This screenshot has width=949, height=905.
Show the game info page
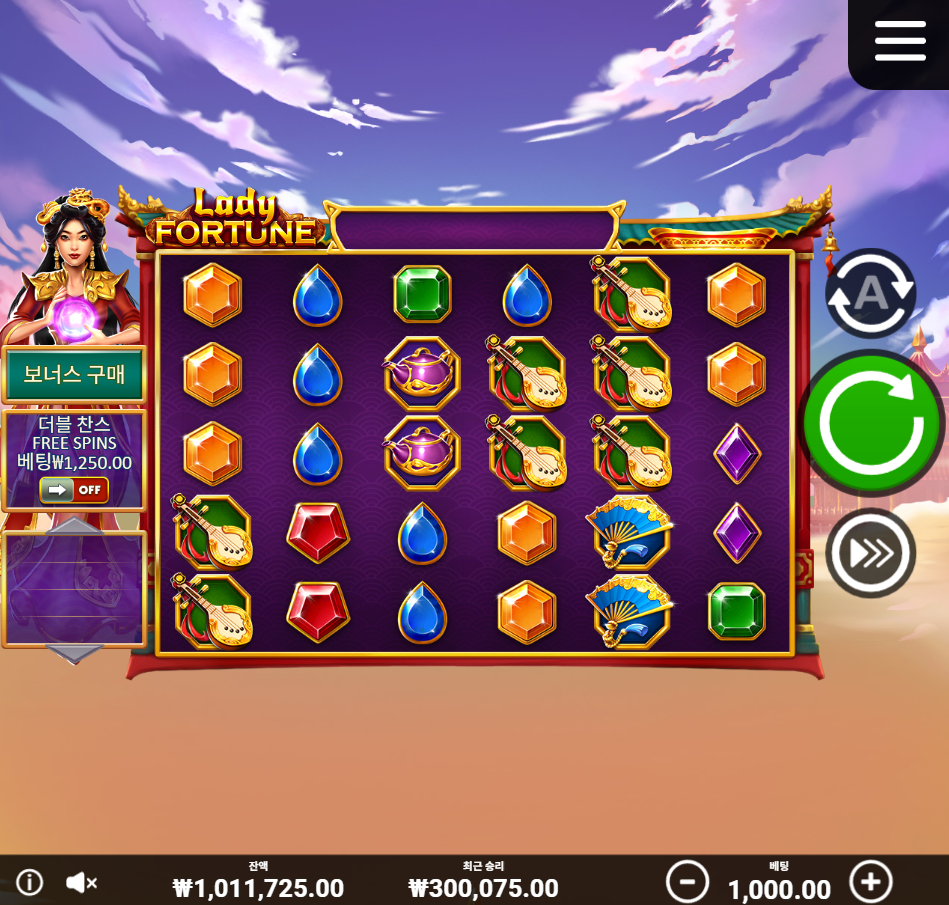(x=30, y=882)
